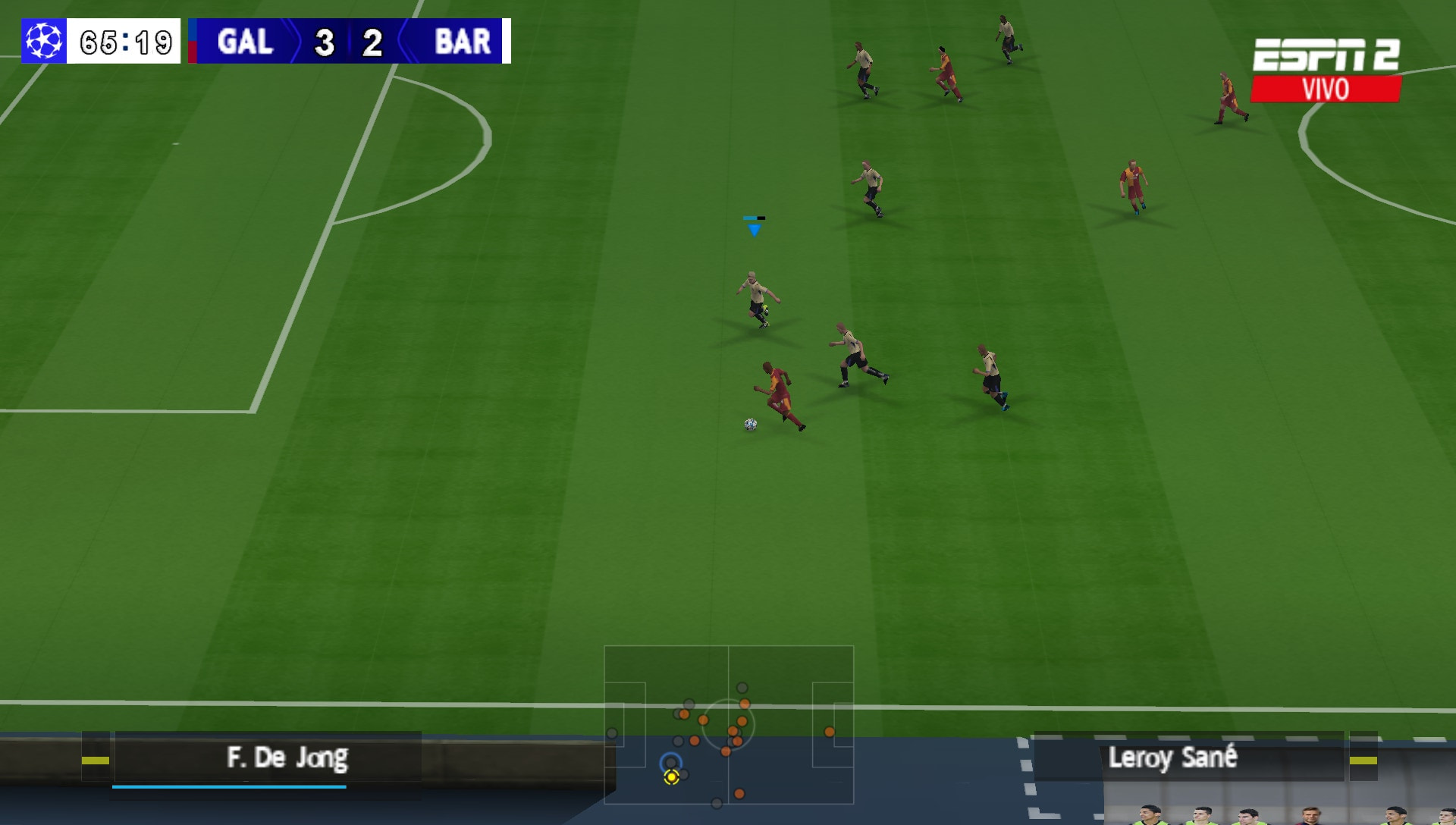
Task: Click the pitch radar minimap
Action: point(728,724)
